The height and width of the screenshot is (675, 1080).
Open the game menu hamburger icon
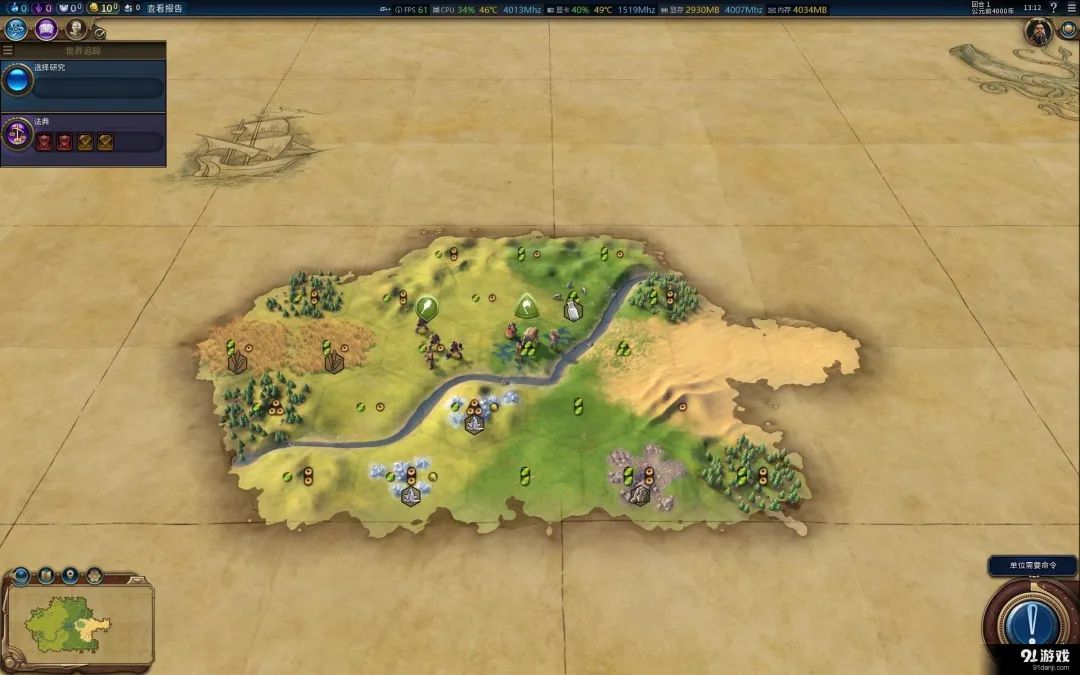pyautogui.click(x=1071, y=8)
